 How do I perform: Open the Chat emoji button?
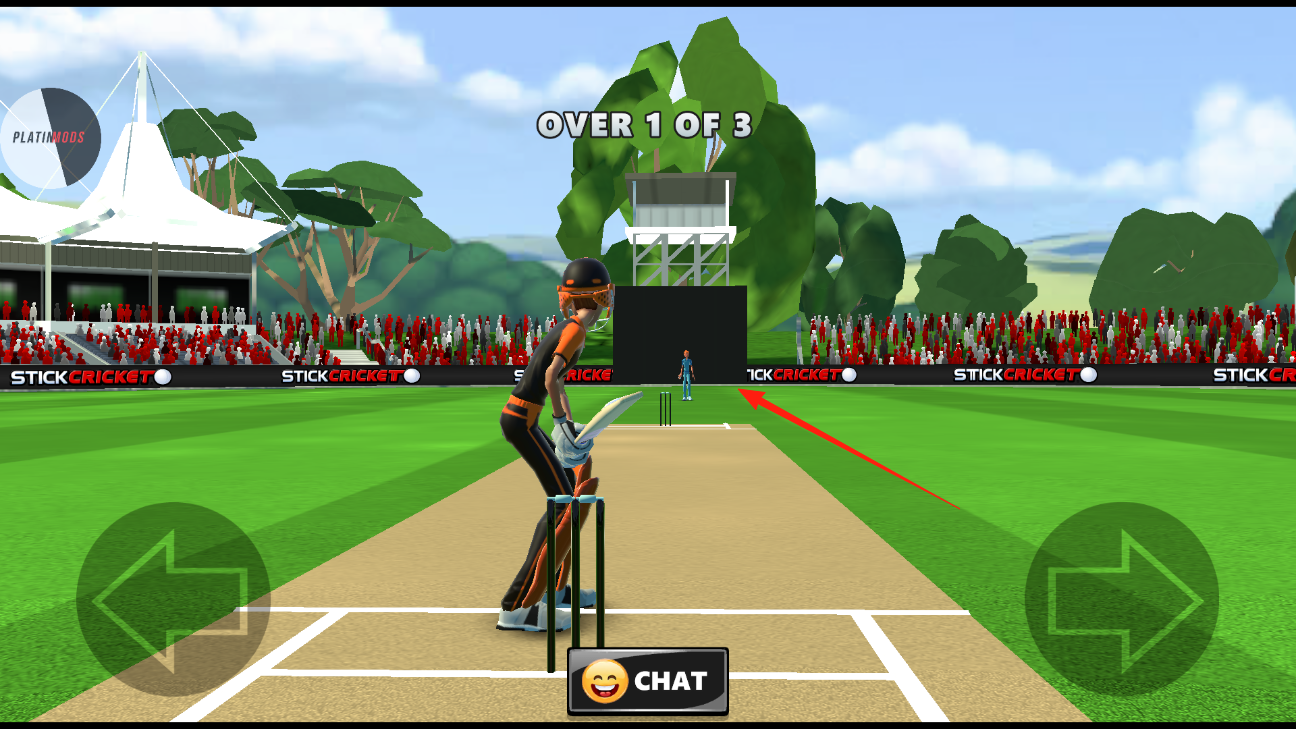[x=647, y=681]
